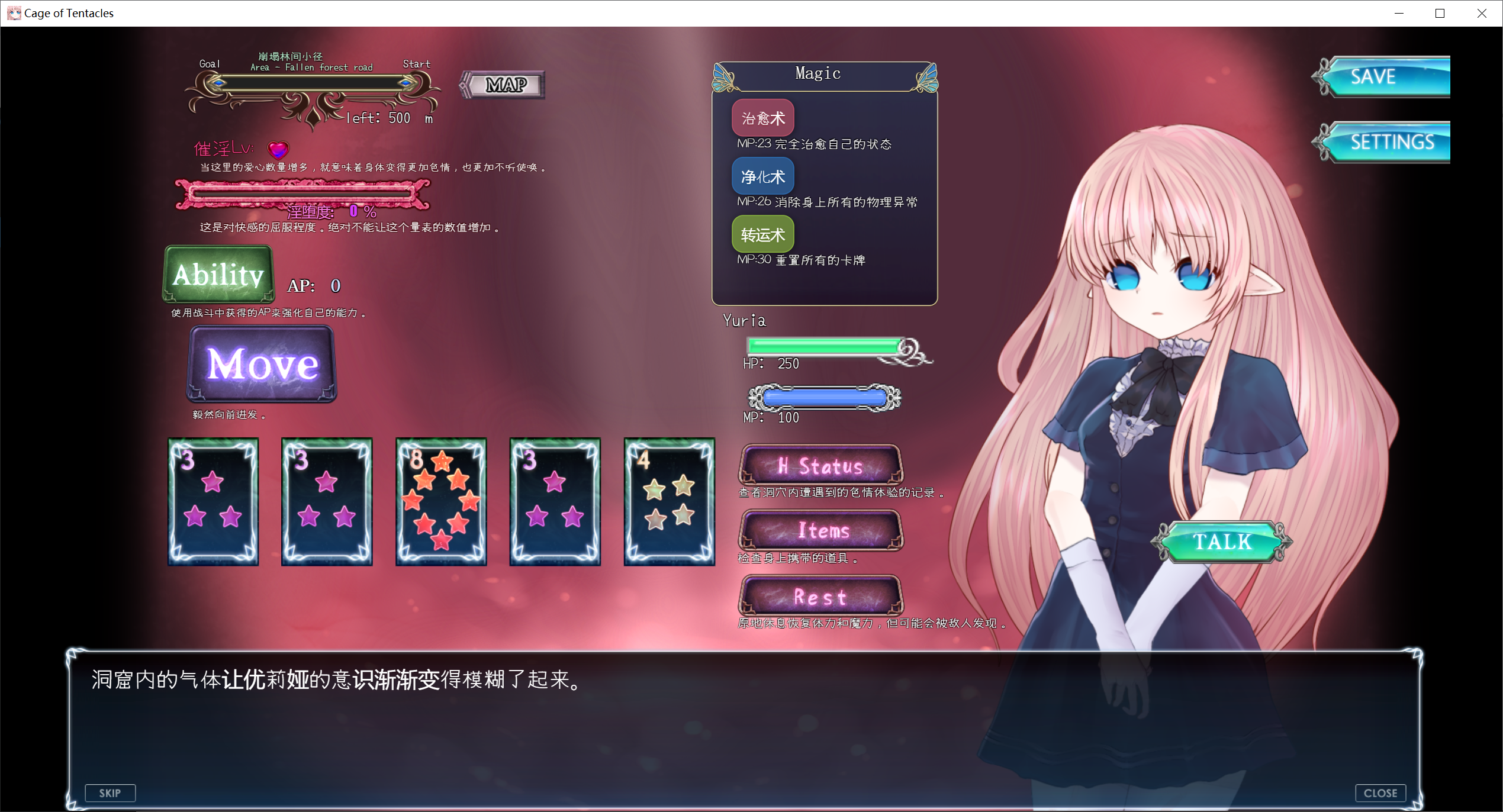The width and height of the screenshot is (1503, 812).
Task: Close the dialogue box with CLOSE
Action: pos(1381,792)
